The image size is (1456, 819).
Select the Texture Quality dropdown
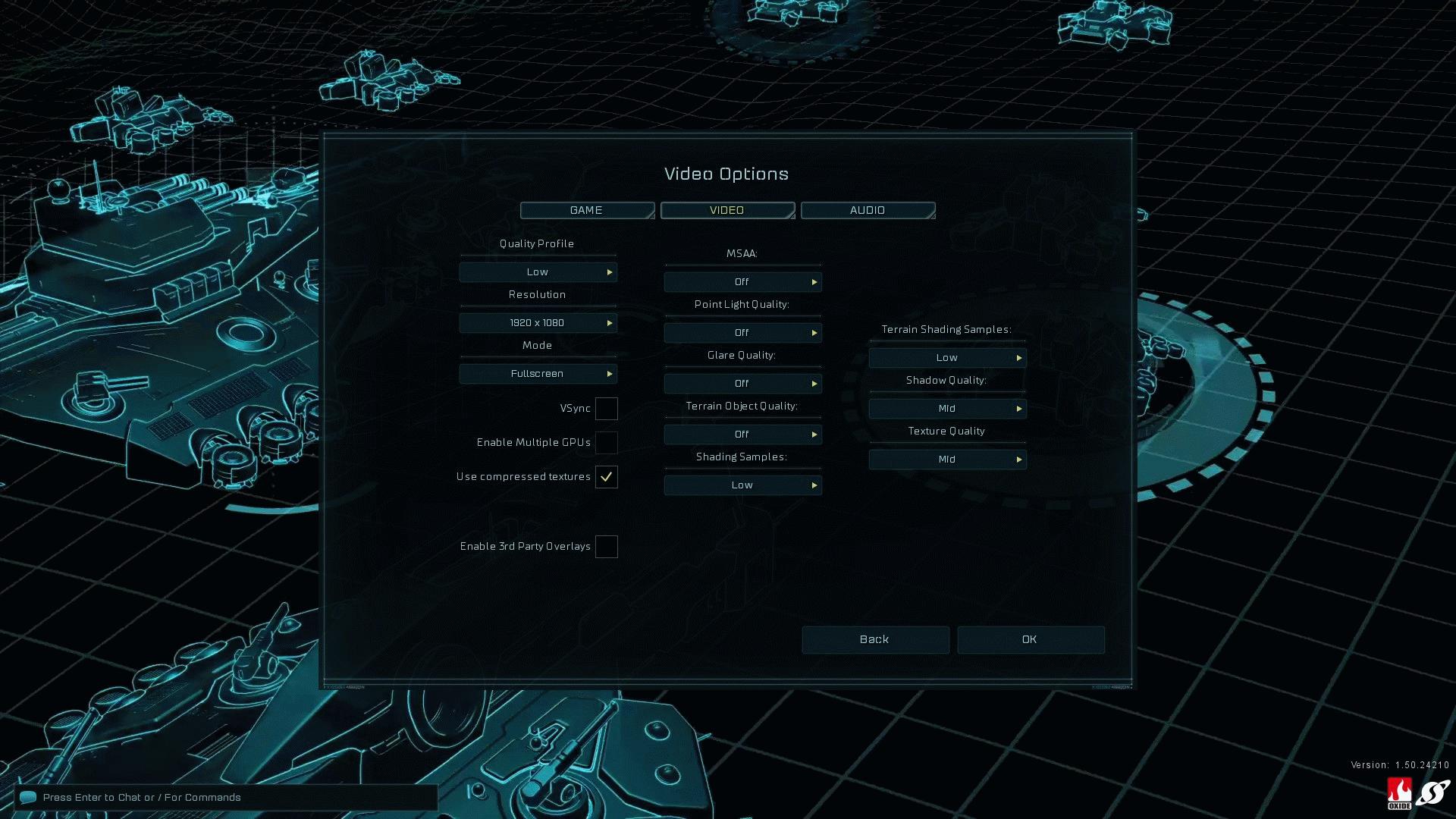[947, 460]
